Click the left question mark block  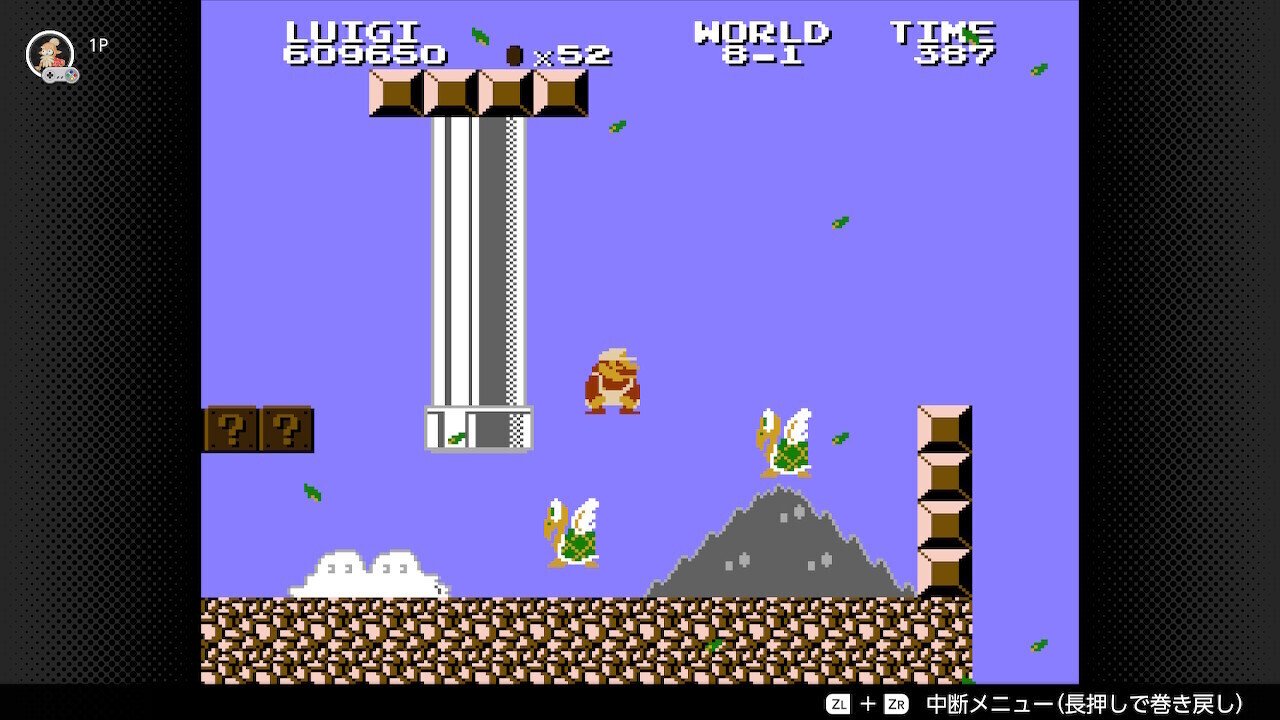click(230, 428)
